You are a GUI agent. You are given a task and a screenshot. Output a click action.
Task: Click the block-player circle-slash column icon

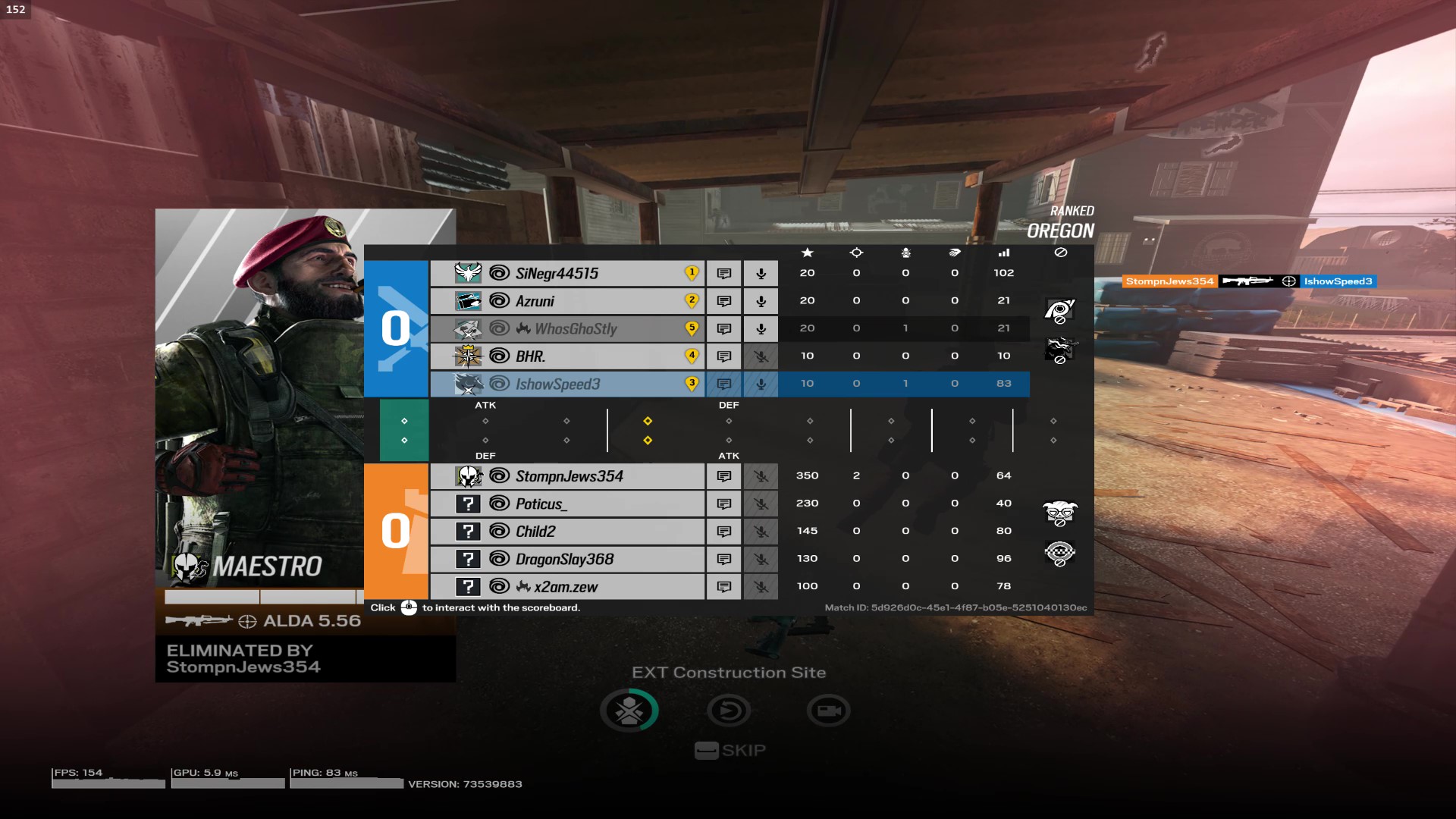coord(1061,253)
